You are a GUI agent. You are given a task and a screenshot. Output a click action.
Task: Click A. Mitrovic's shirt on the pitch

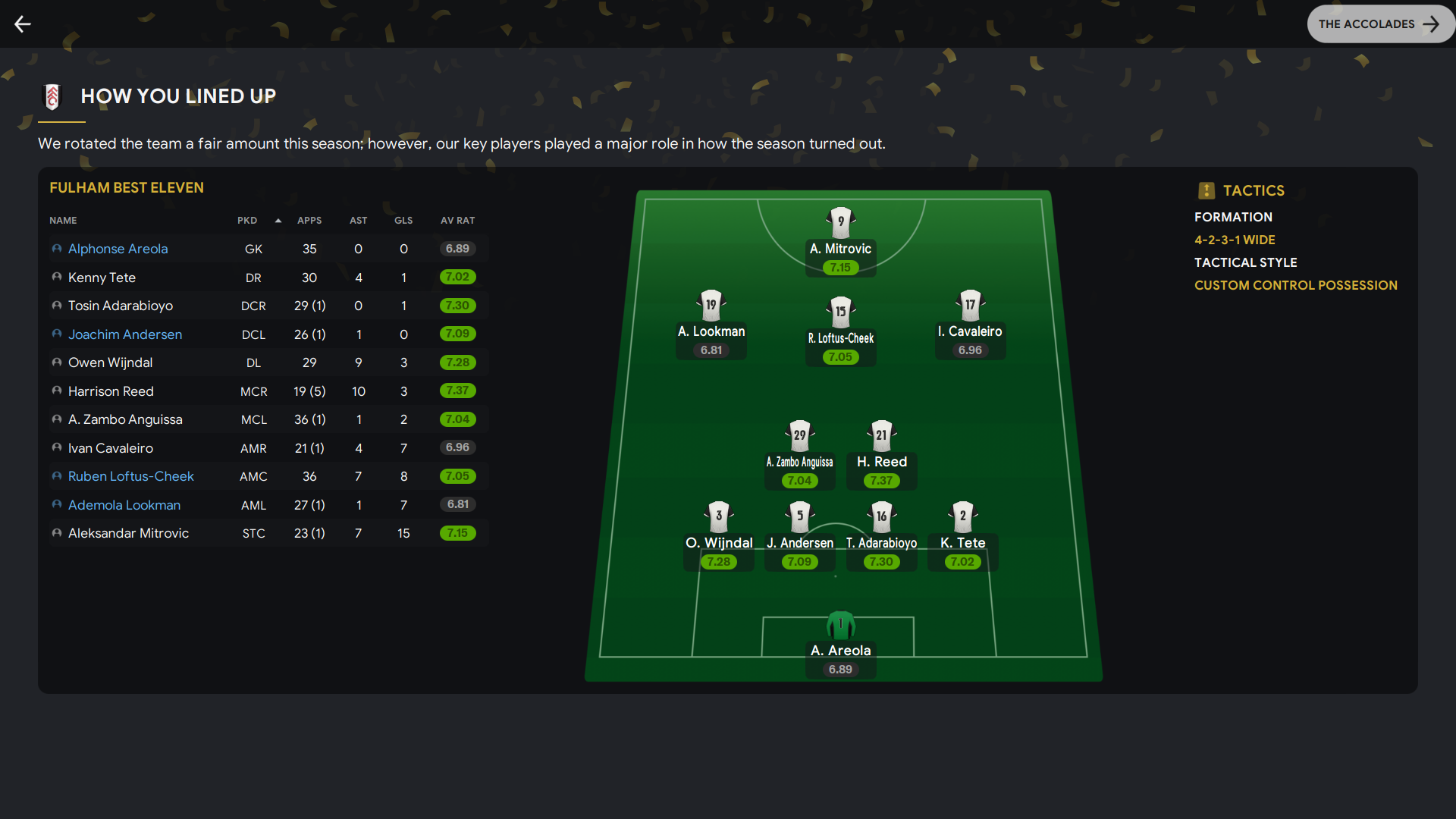840,223
